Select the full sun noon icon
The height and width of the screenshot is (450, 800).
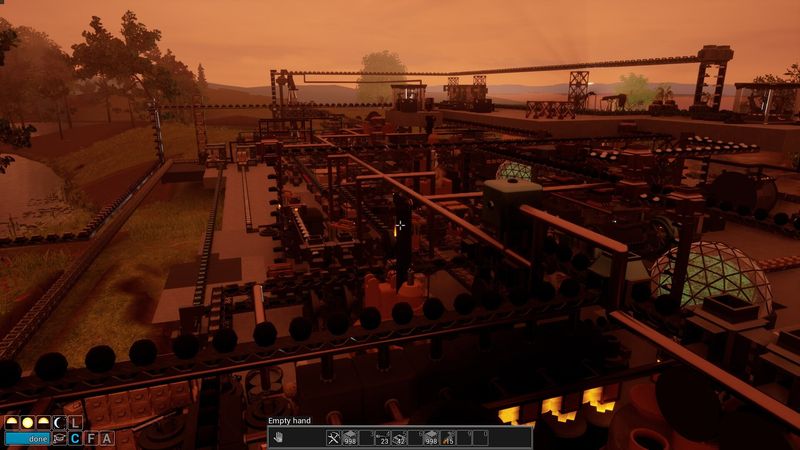tap(27, 423)
